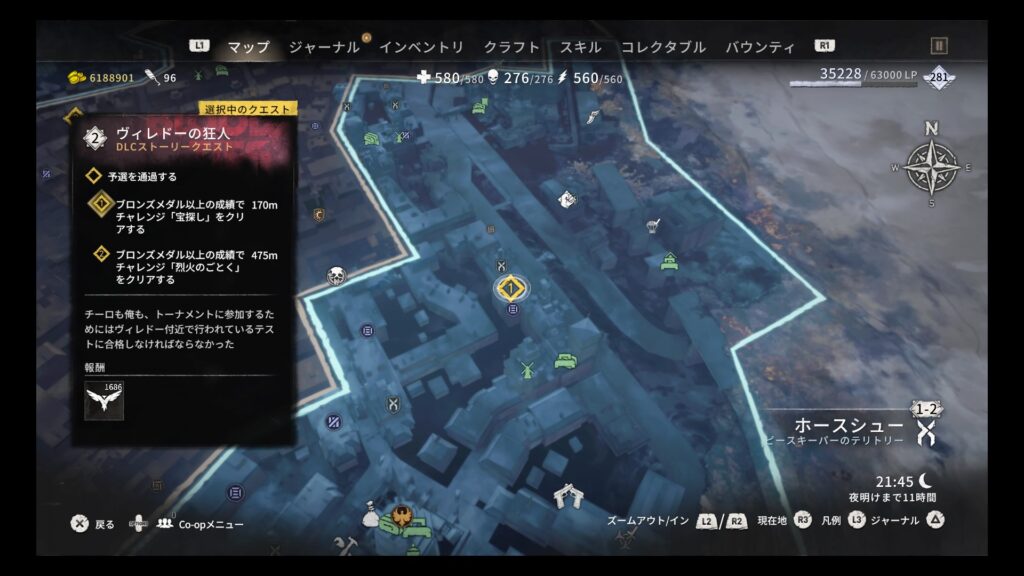Switch to the マップ tab

(248, 47)
